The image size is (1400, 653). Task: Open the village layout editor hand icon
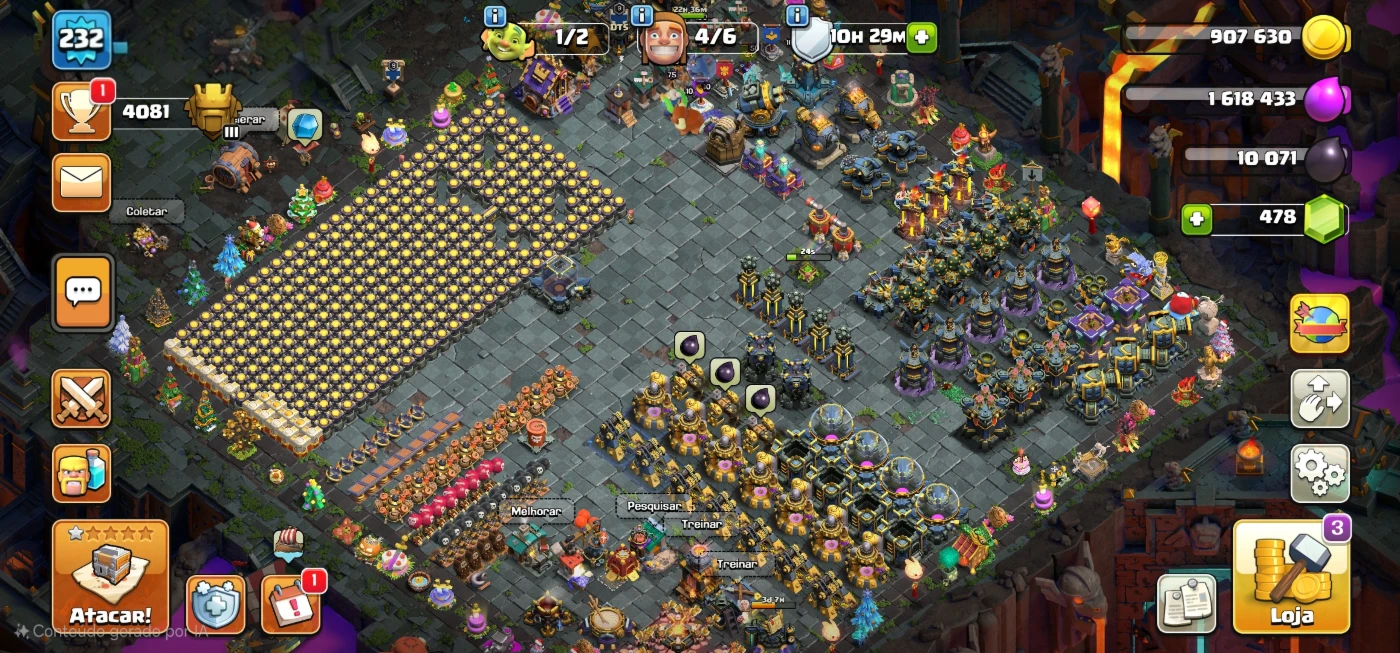(x=1319, y=399)
